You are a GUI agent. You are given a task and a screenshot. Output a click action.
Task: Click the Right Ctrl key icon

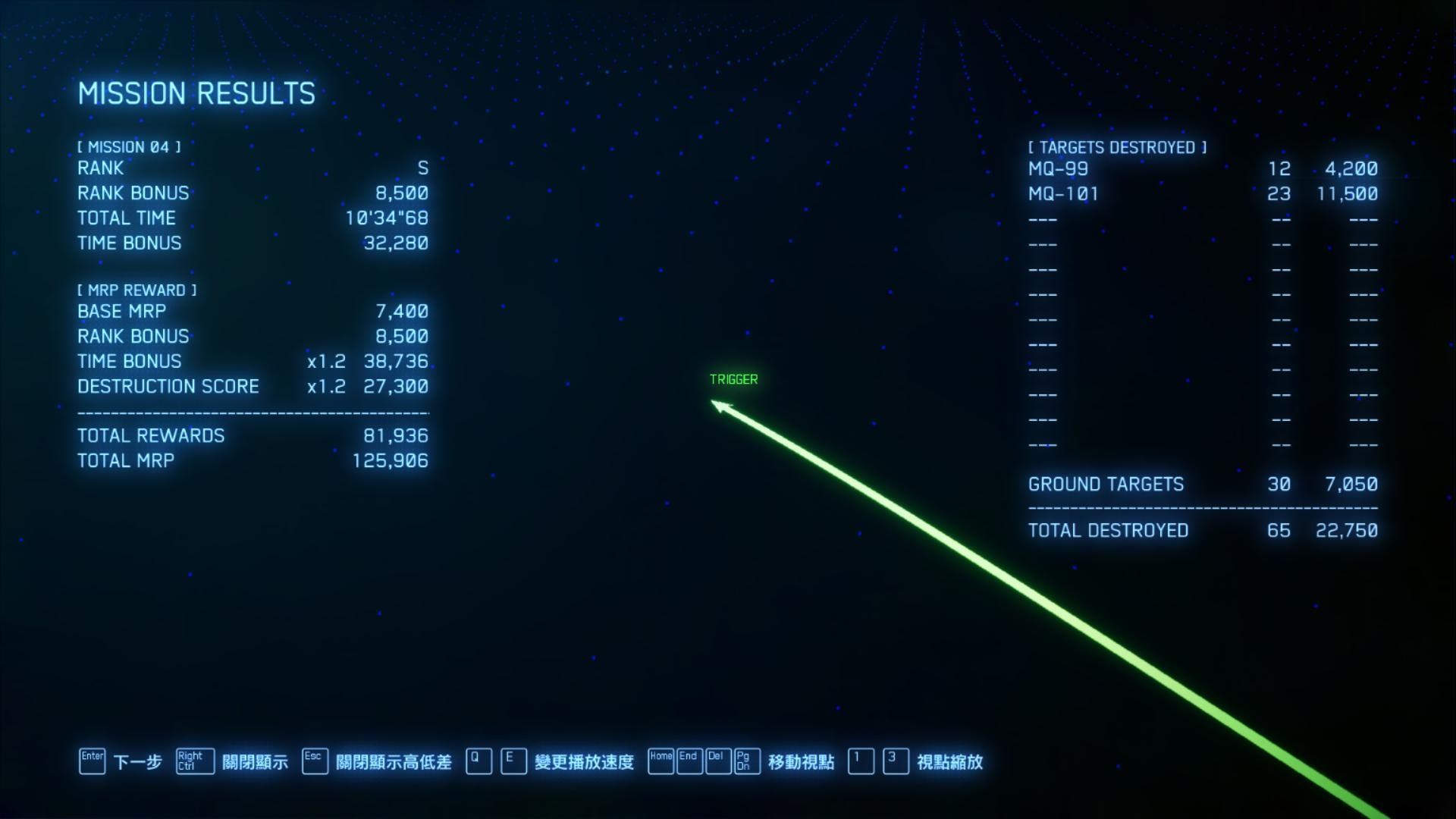194,761
